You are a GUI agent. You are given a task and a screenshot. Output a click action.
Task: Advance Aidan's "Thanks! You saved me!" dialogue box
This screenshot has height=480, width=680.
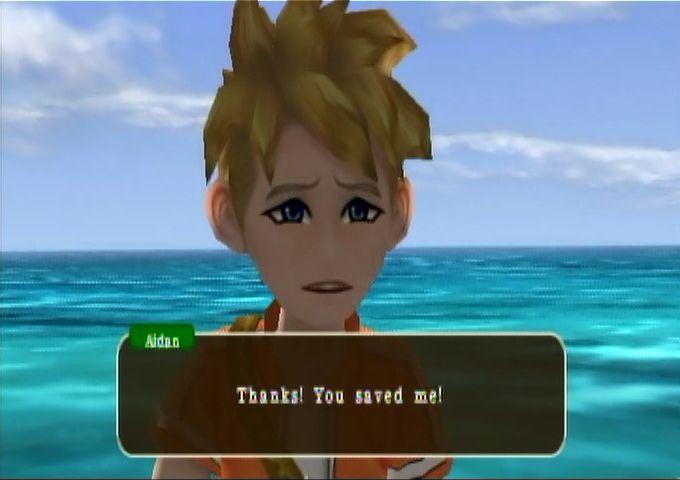(341, 395)
